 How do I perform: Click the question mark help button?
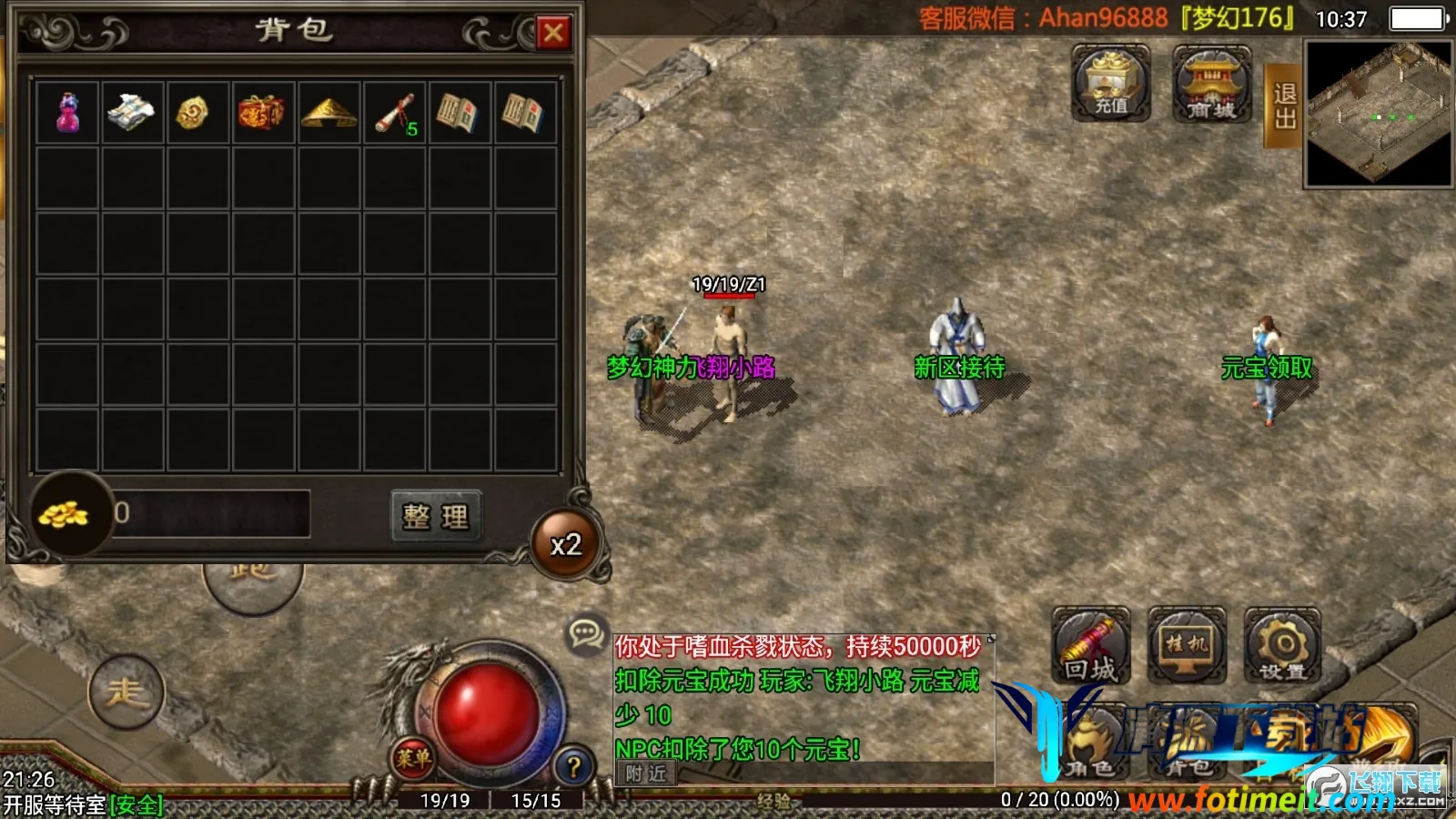(573, 766)
